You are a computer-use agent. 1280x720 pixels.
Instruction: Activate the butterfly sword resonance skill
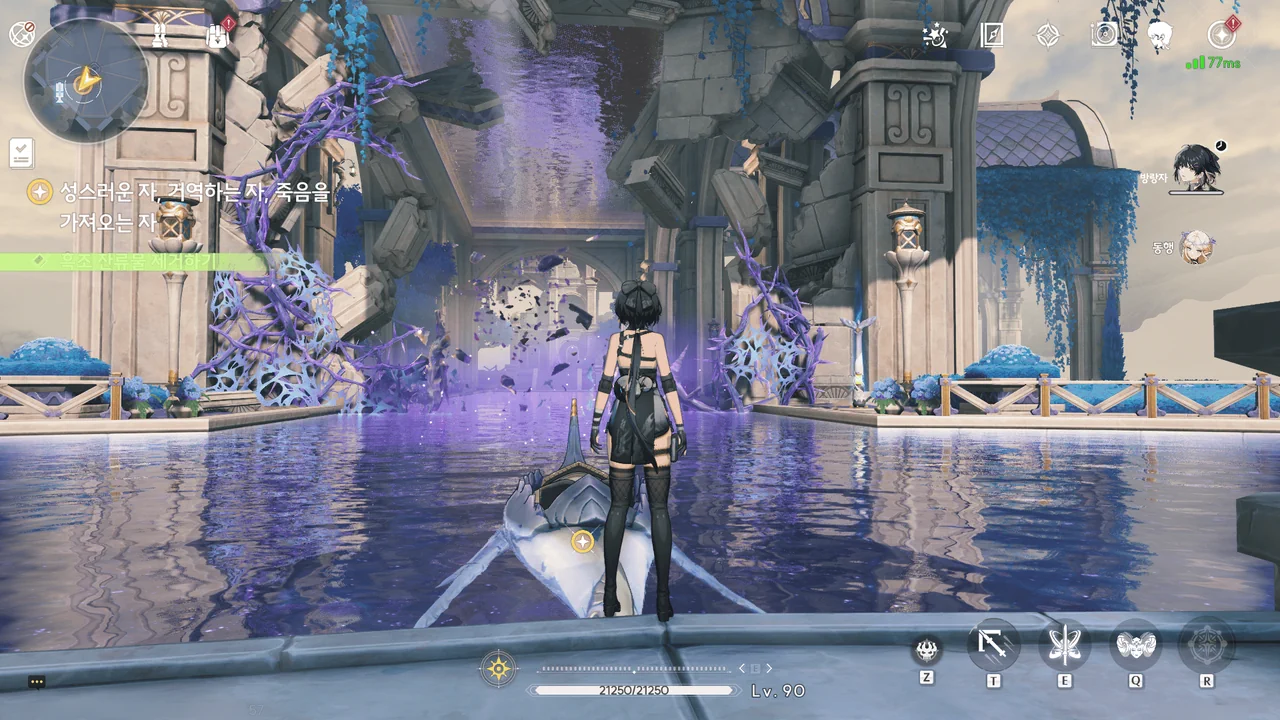tap(1064, 645)
